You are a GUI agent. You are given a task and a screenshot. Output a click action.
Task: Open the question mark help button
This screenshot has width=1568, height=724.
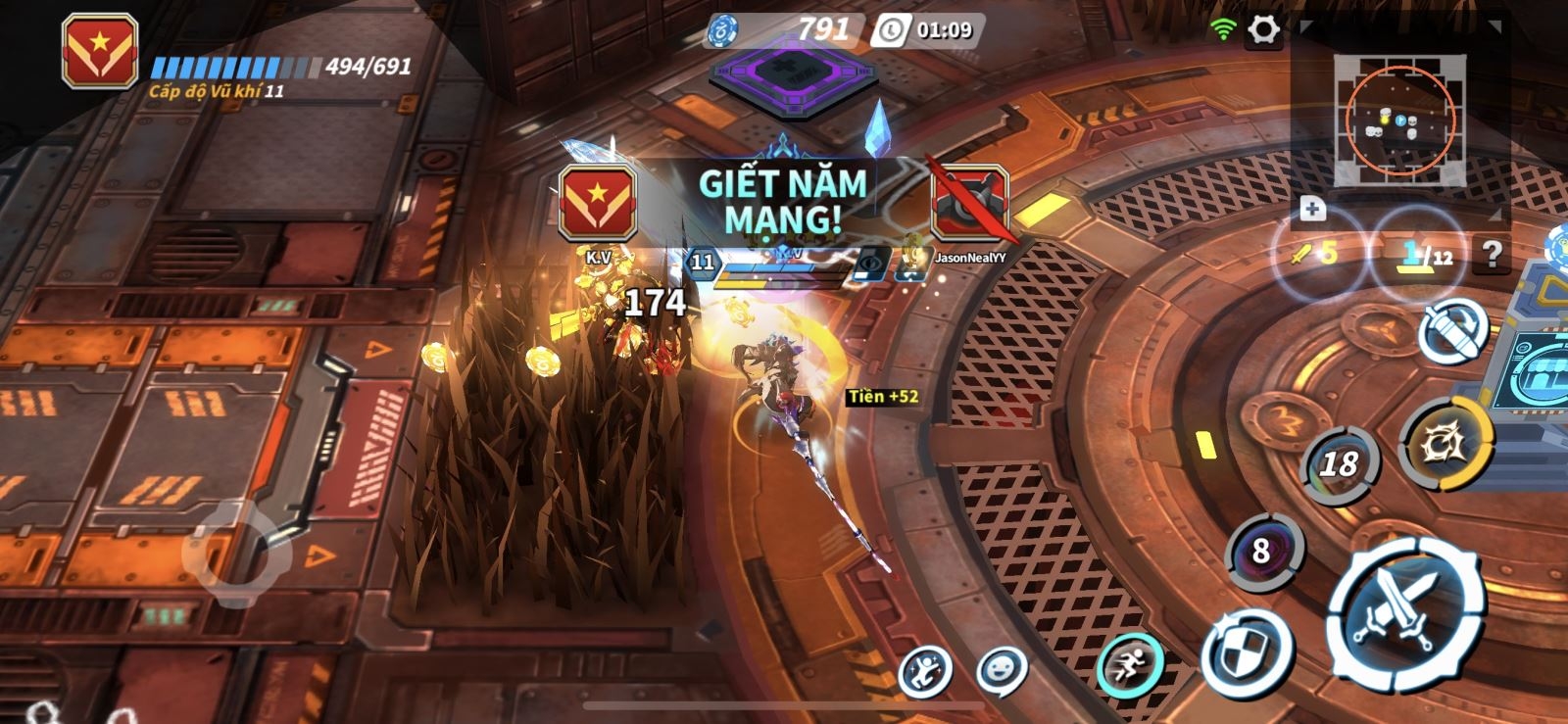point(1492,255)
